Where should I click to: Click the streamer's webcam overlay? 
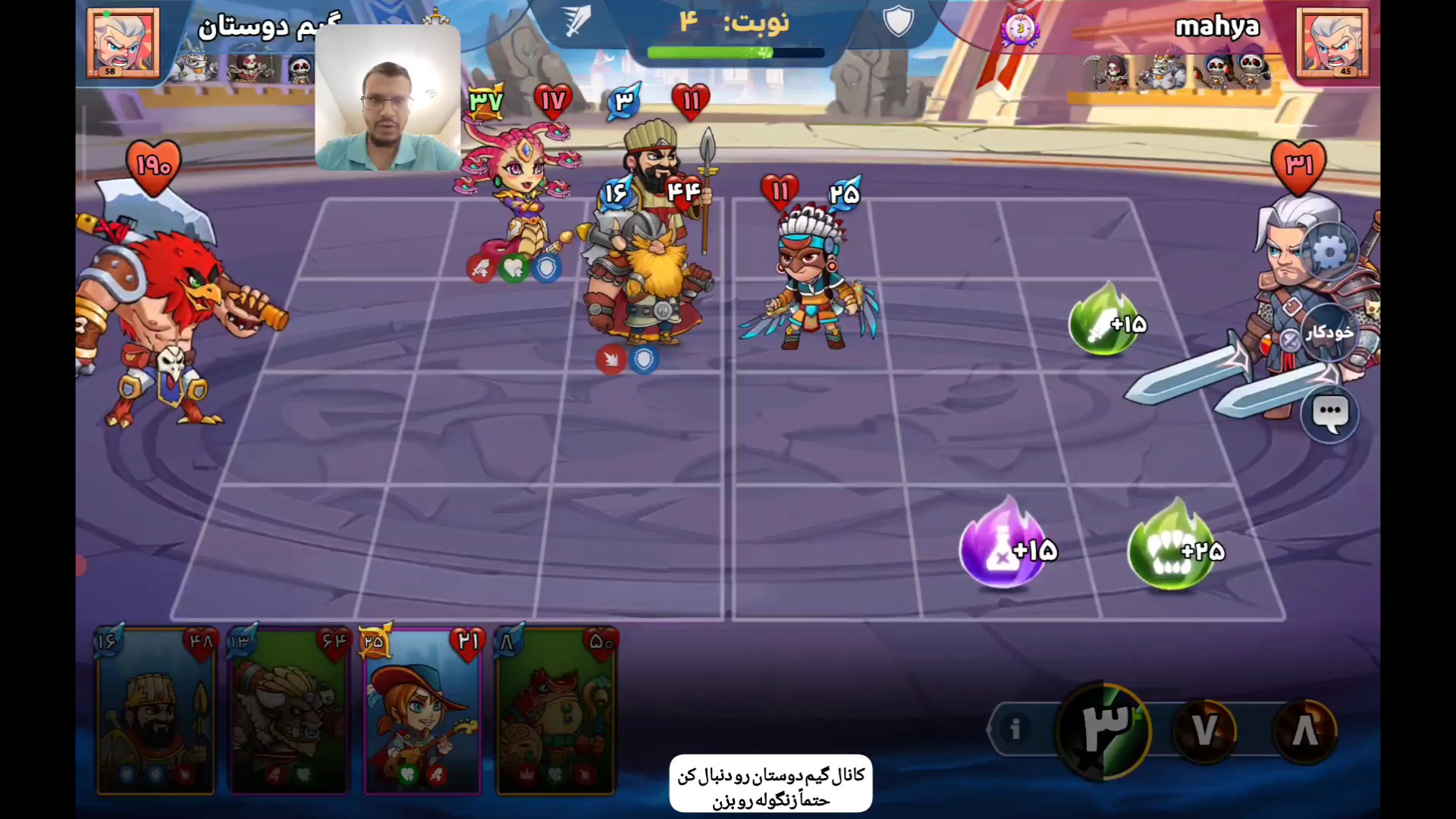click(388, 98)
